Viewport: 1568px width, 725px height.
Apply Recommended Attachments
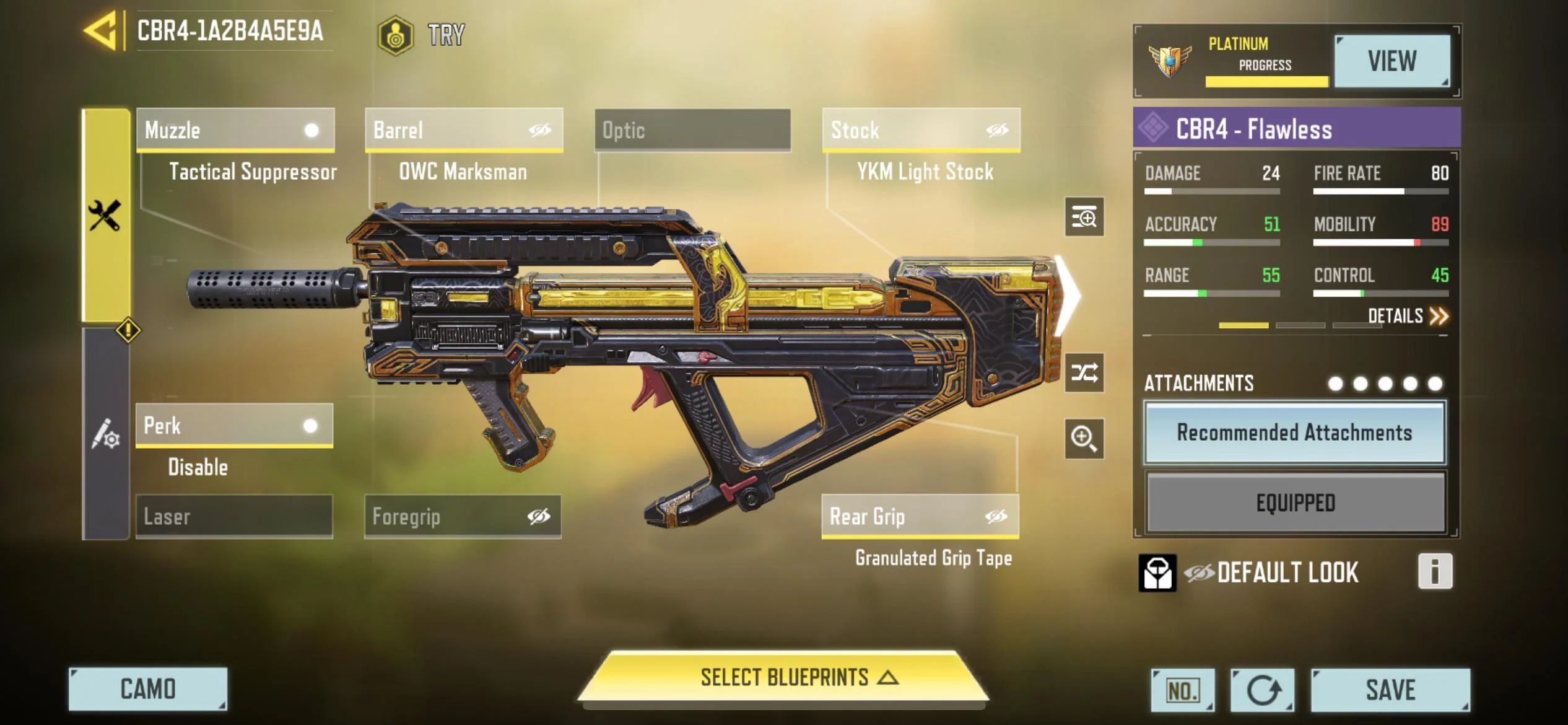click(x=1294, y=433)
